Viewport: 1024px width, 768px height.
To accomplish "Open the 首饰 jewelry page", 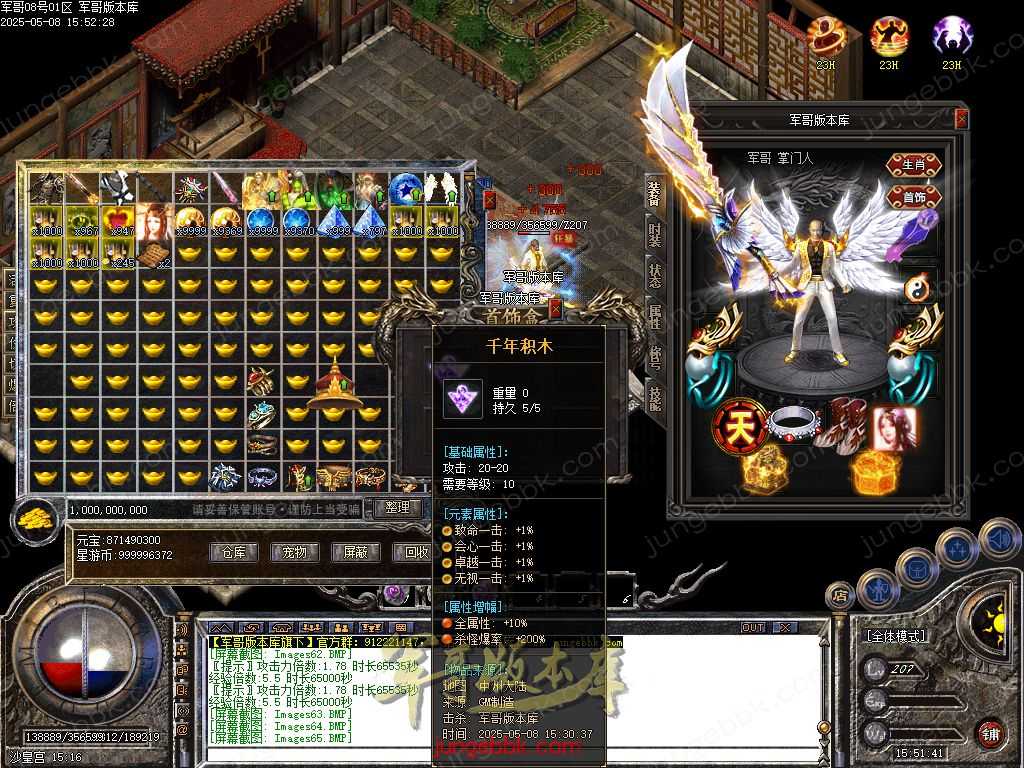I will (x=914, y=196).
